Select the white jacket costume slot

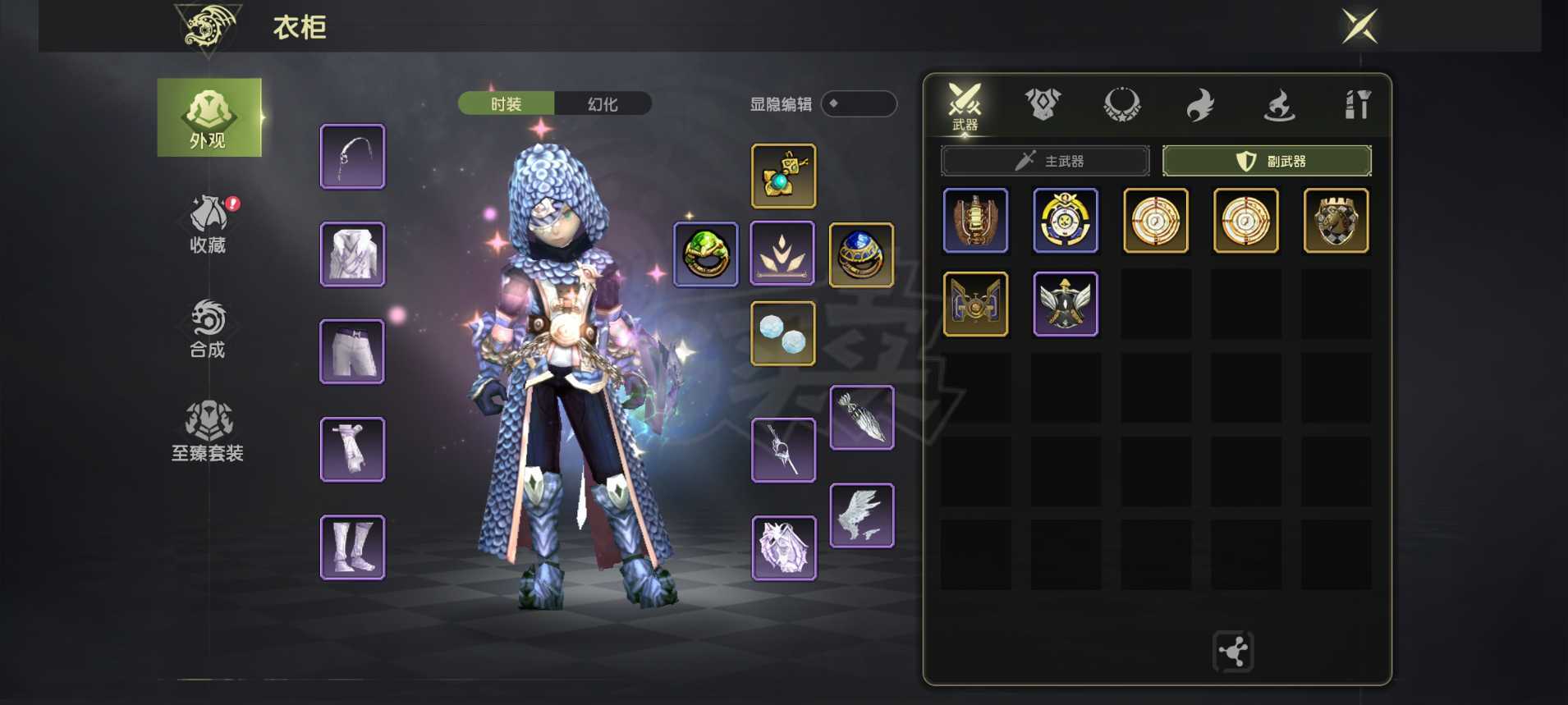coord(352,254)
